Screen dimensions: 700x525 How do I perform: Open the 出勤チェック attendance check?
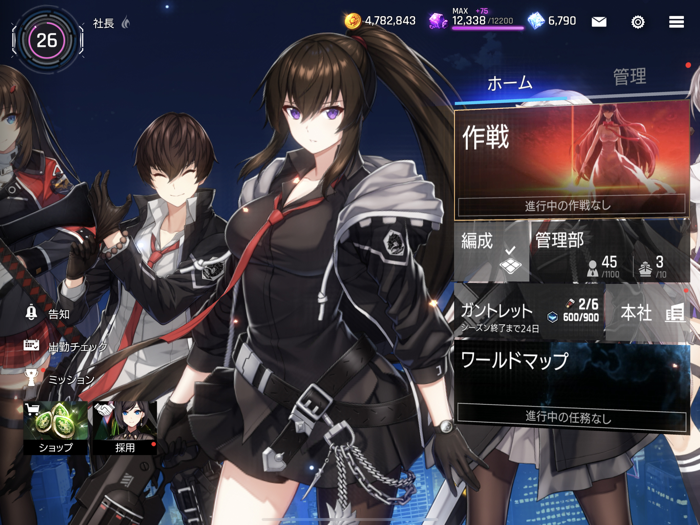[65, 347]
